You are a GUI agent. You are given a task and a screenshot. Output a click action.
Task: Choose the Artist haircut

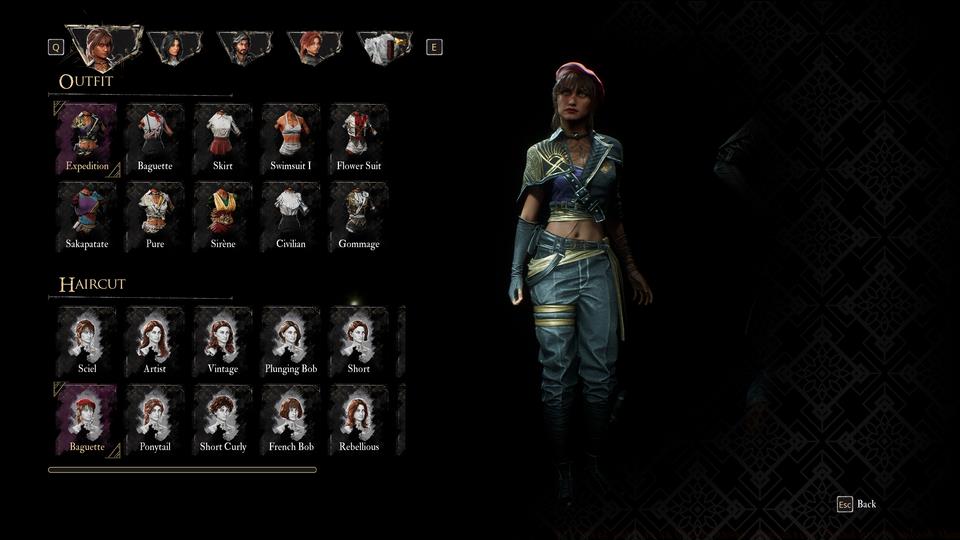click(x=155, y=341)
